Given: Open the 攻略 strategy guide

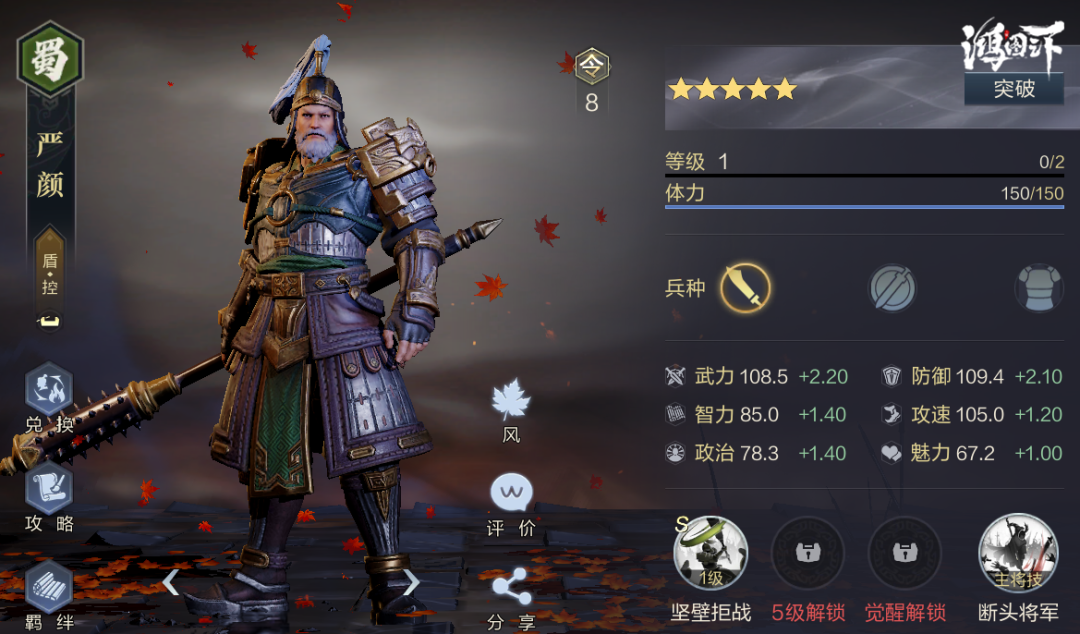Looking at the screenshot, I should tap(49, 495).
